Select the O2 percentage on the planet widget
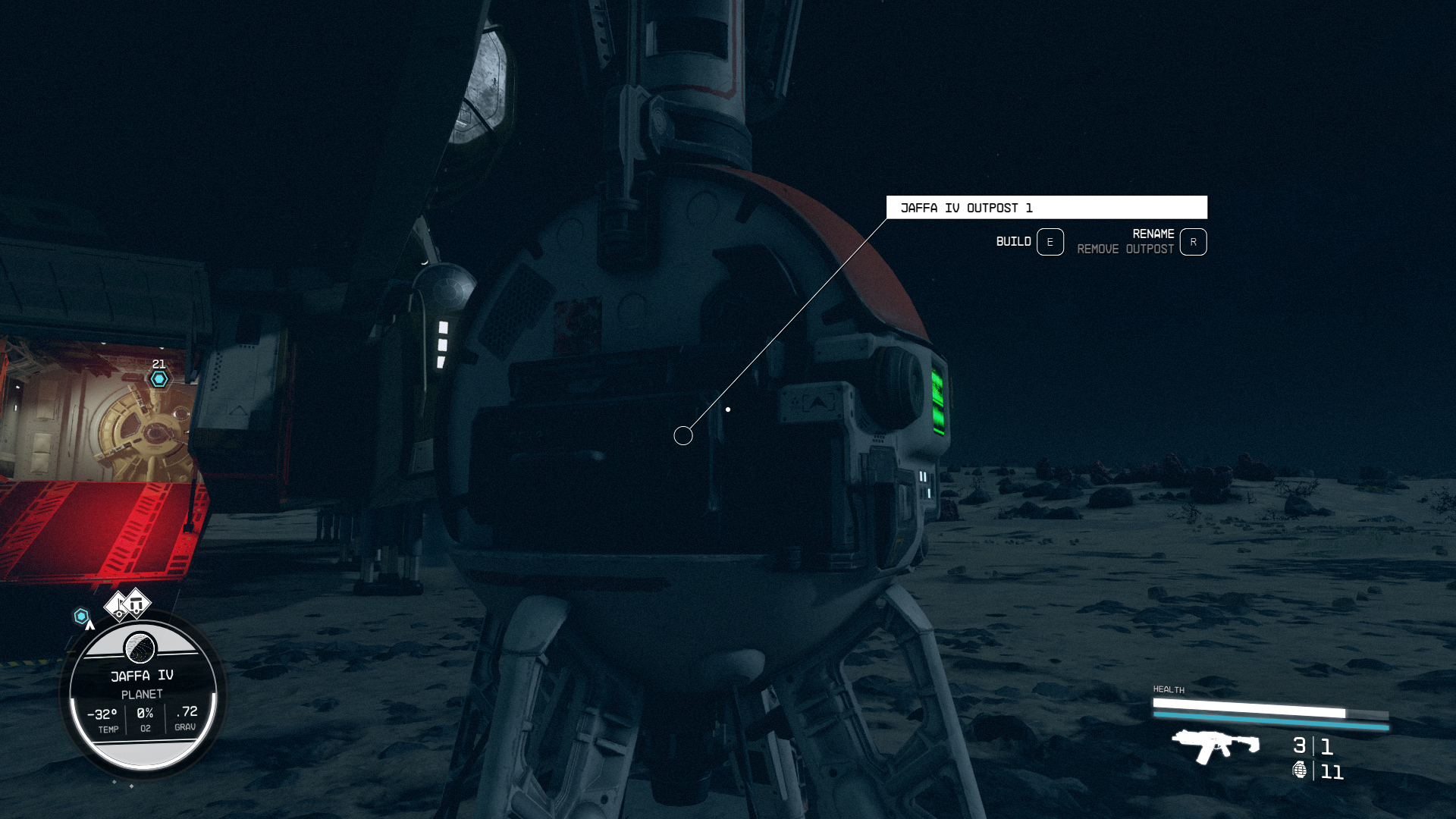The width and height of the screenshot is (1456, 819). point(145,719)
